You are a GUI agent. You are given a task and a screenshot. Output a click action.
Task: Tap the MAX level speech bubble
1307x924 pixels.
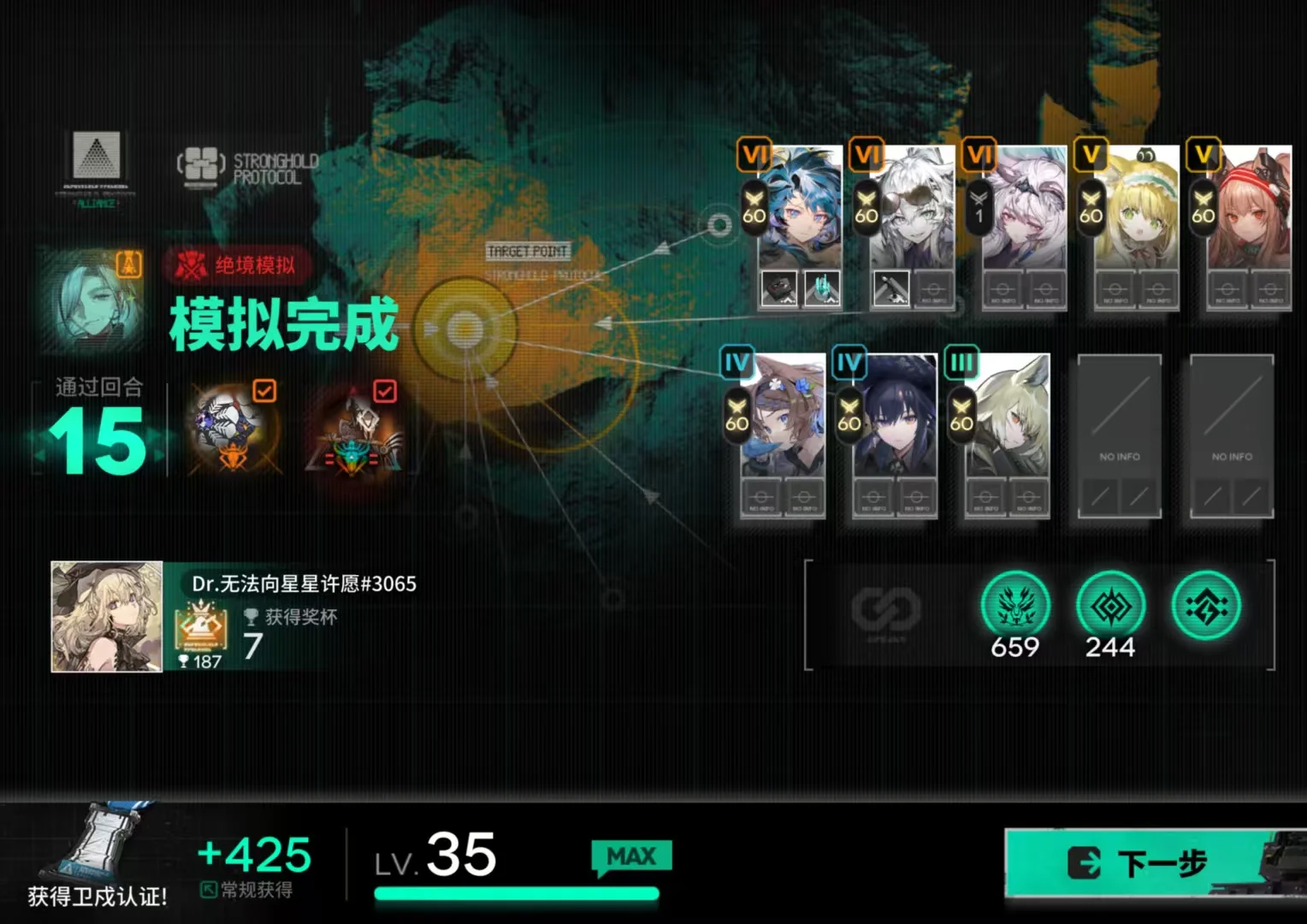(x=631, y=857)
